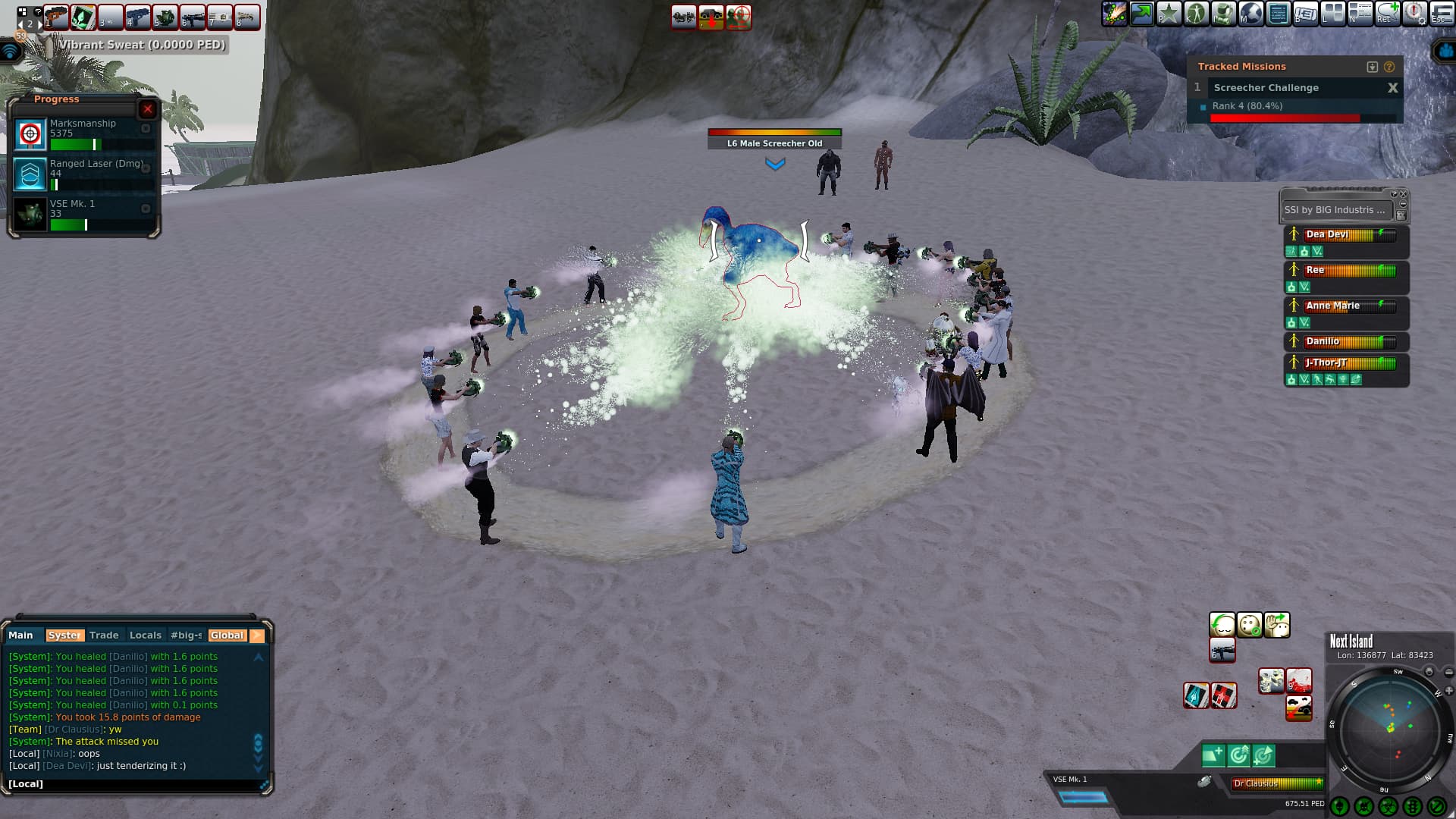Click the radar minimap
The height and width of the screenshot is (819, 1456).
tap(1389, 730)
